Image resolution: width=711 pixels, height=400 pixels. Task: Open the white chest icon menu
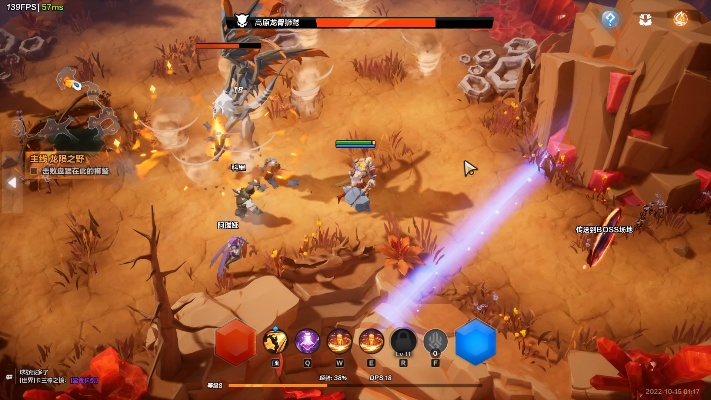(x=646, y=18)
